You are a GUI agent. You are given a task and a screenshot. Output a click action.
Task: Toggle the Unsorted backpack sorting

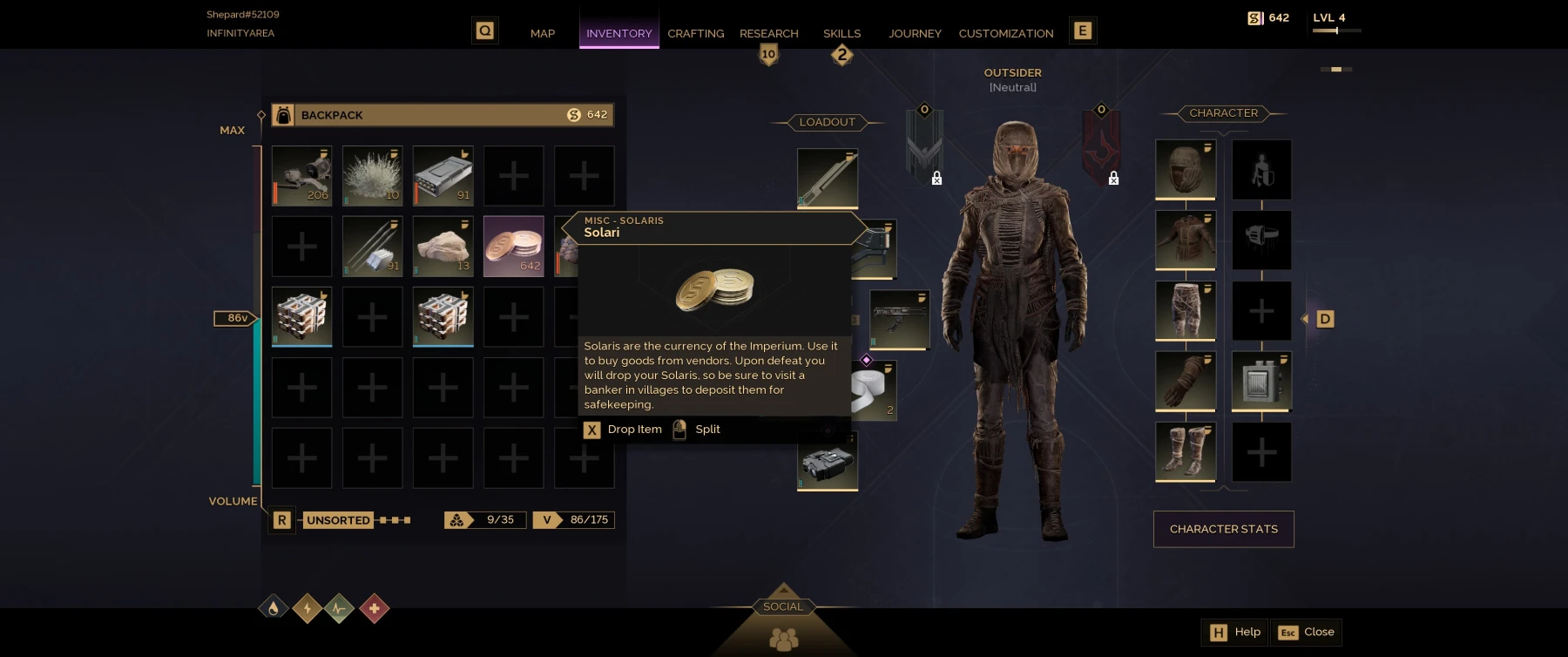click(339, 520)
